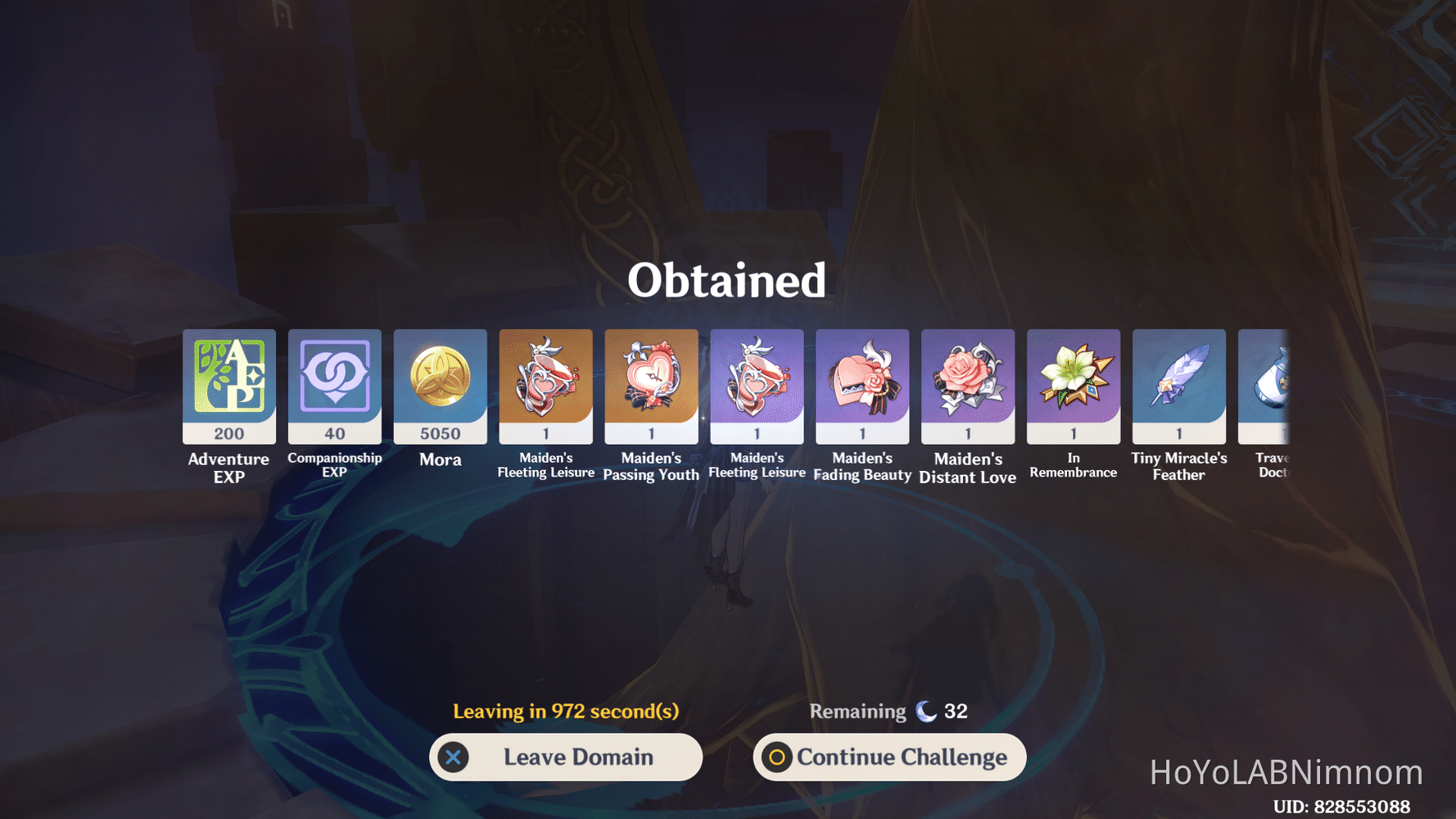Image resolution: width=1456 pixels, height=819 pixels.
Task: Click the Maiden's Distant Love artifact icon
Action: [968, 378]
